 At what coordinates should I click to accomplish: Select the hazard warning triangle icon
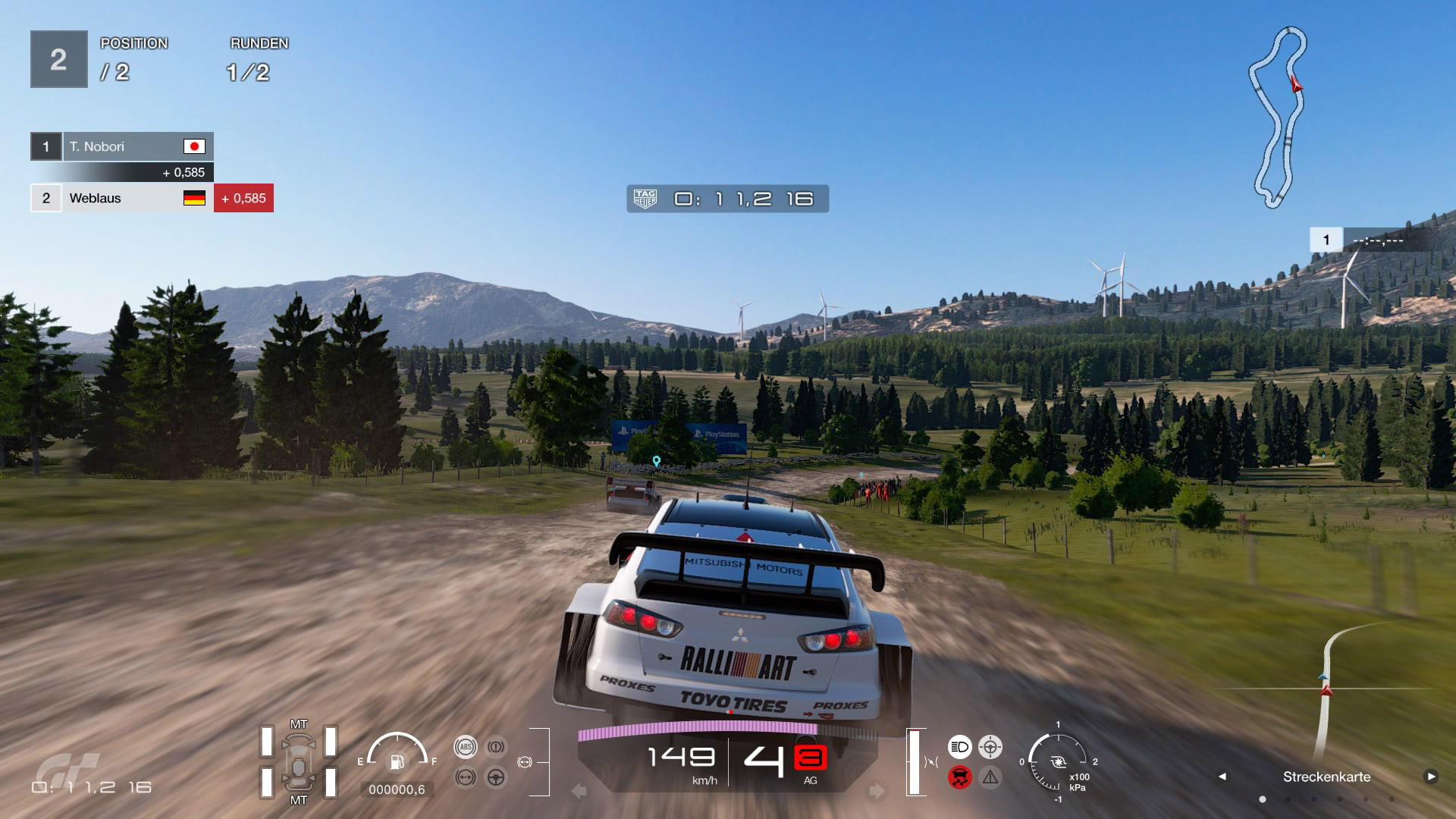point(990,777)
